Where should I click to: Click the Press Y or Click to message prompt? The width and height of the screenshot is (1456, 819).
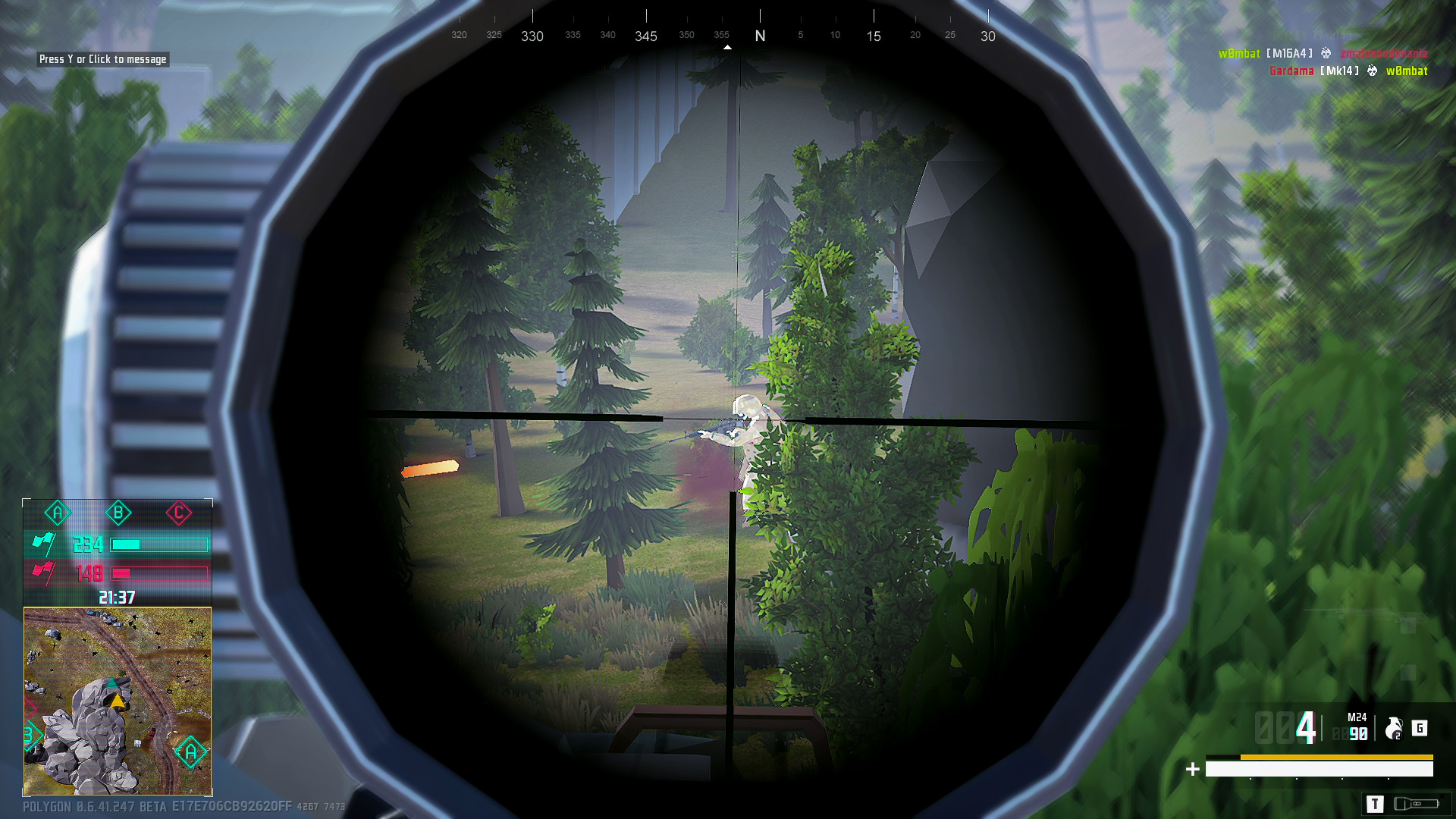(102, 58)
